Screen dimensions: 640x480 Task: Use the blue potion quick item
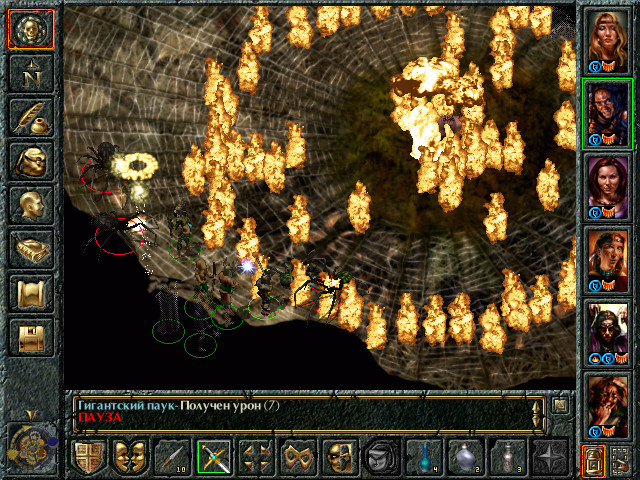click(424, 458)
